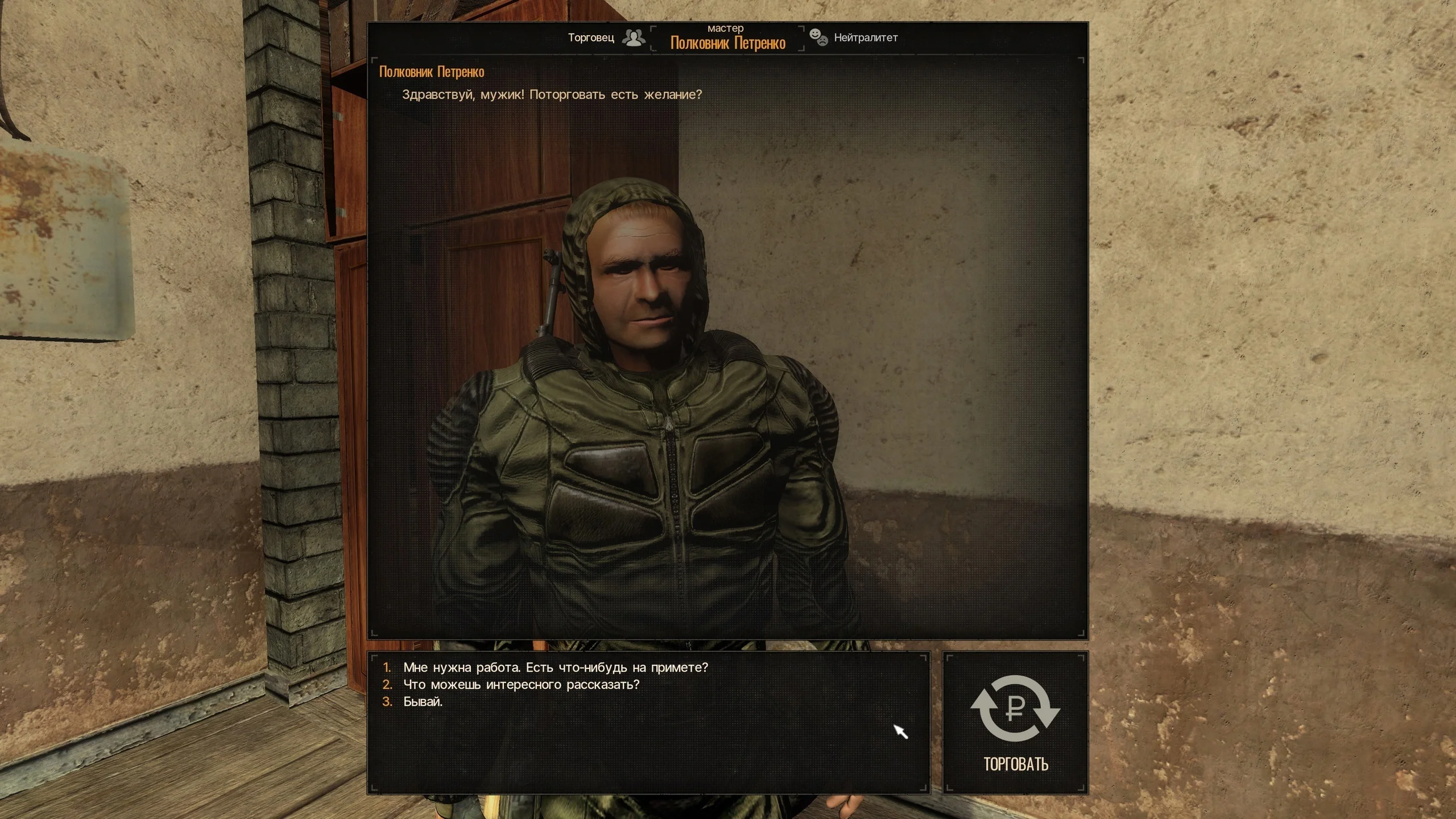The image size is (1456, 819).
Task: Open trade with the ТОРГОВАТЬ button
Action: coord(1015,722)
